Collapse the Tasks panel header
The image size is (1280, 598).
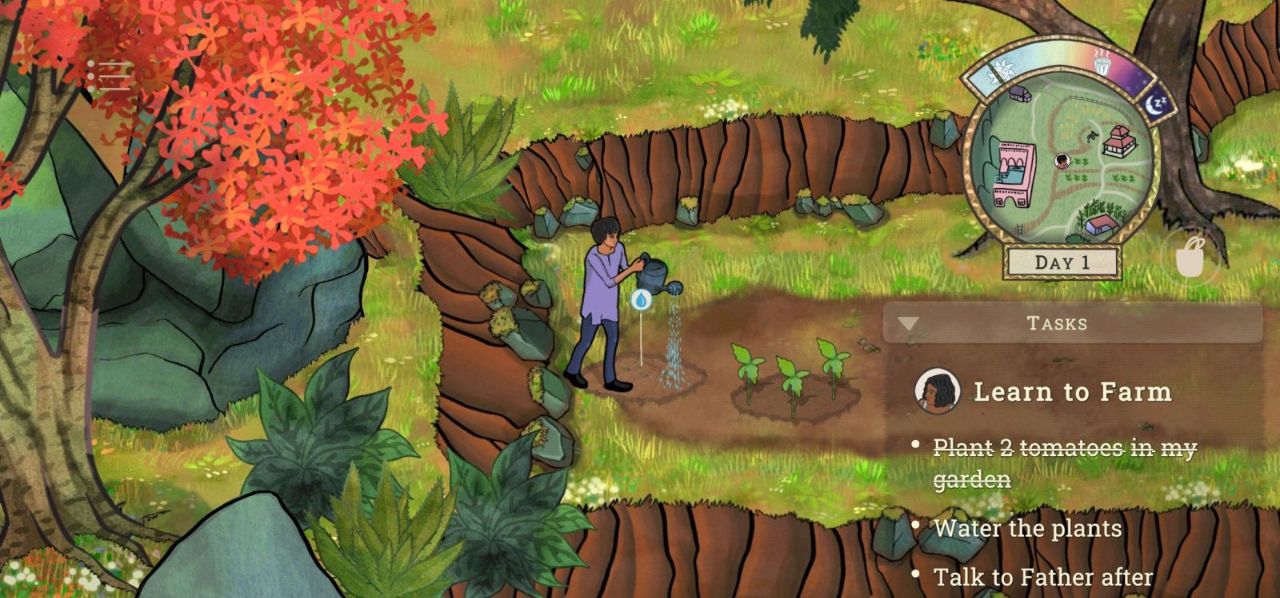tap(1072, 323)
